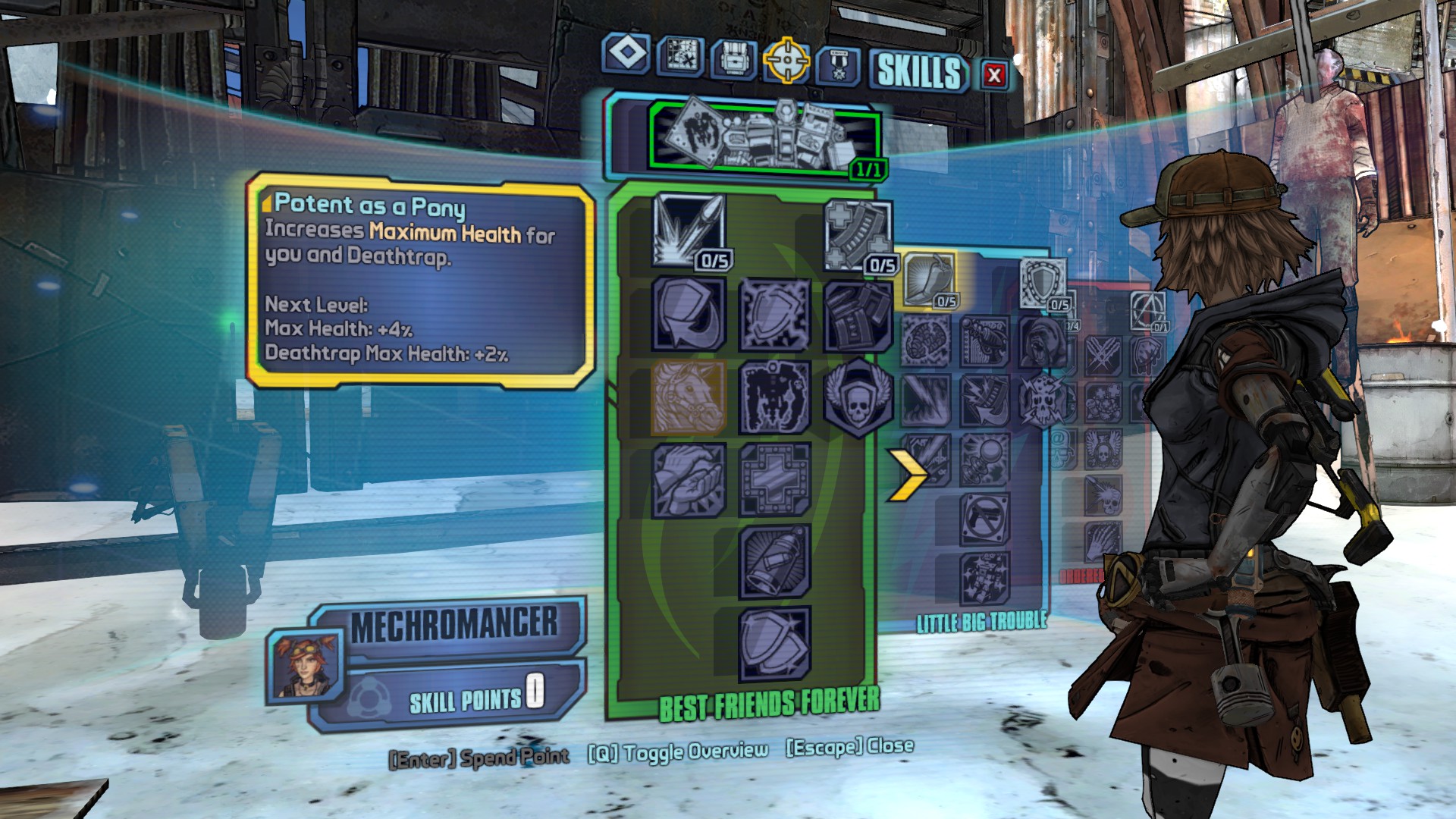Screen dimensions: 1456x819
Task: Select the Potent as a Pony horse skill
Action: pyautogui.click(x=689, y=397)
